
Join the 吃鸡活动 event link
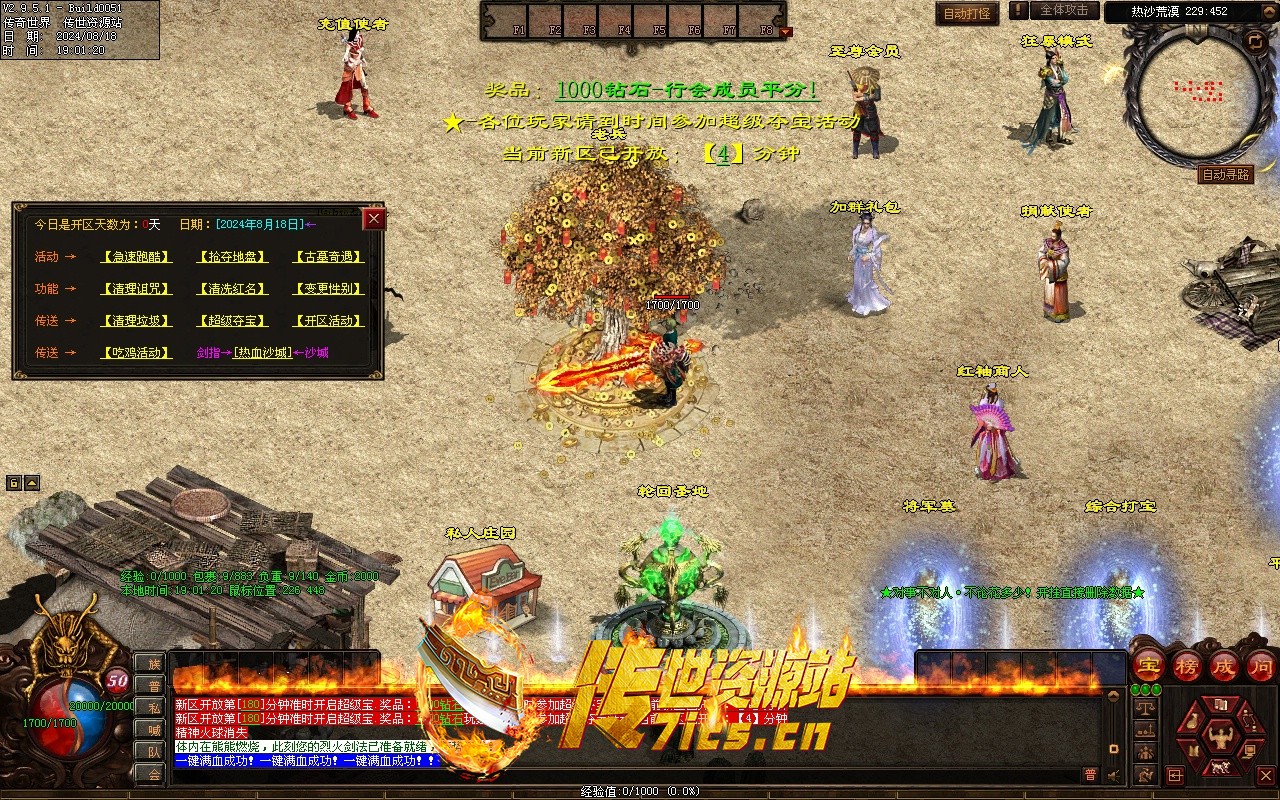point(136,353)
